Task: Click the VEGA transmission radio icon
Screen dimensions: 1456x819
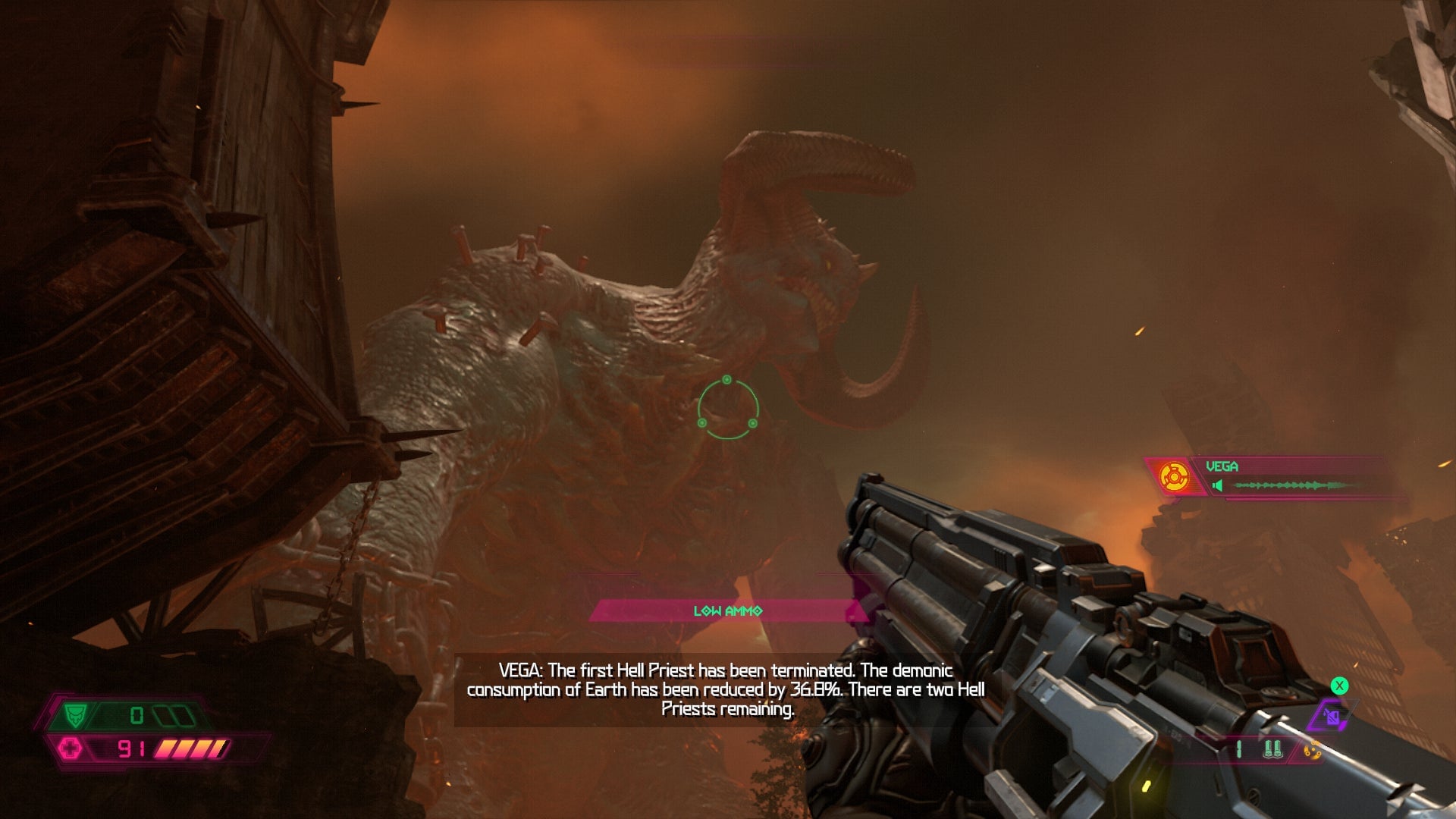Action: coord(1174,477)
